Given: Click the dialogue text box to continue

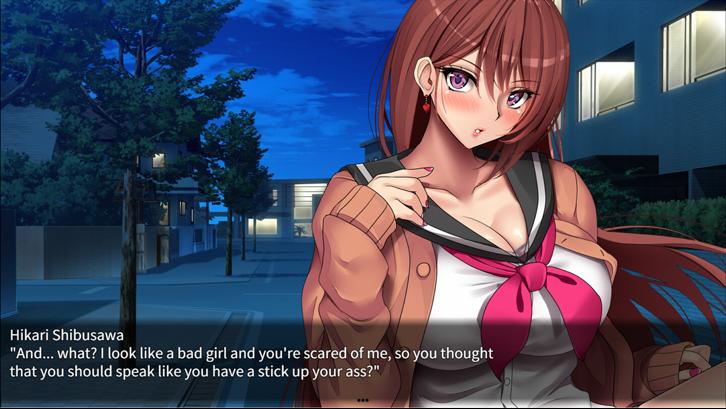Looking at the screenshot, I should coord(362,360).
